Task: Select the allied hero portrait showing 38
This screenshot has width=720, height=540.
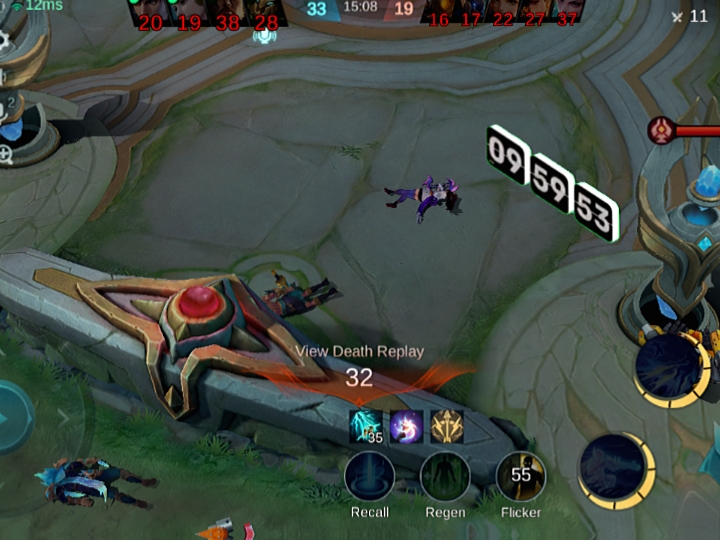Action: [228, 11]
